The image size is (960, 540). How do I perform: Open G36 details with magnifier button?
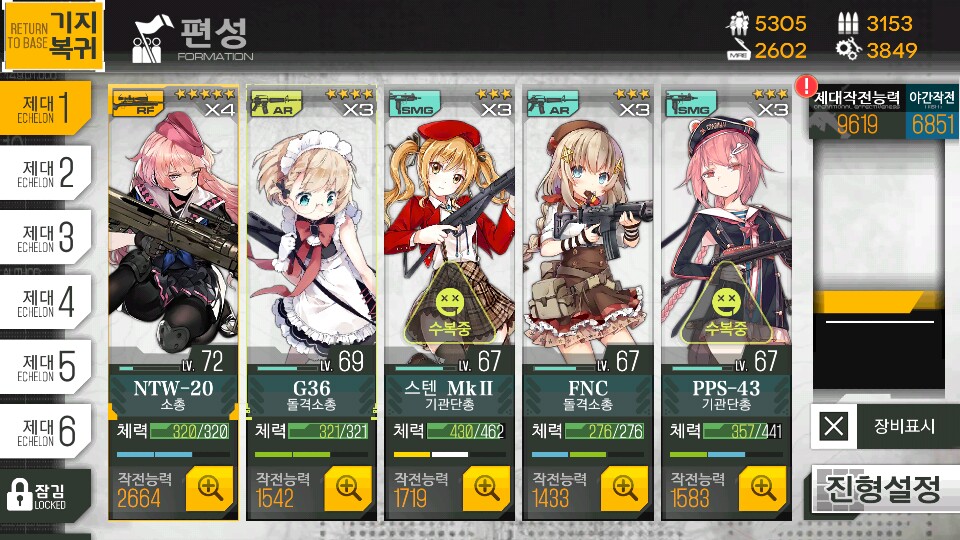(348, 488)
